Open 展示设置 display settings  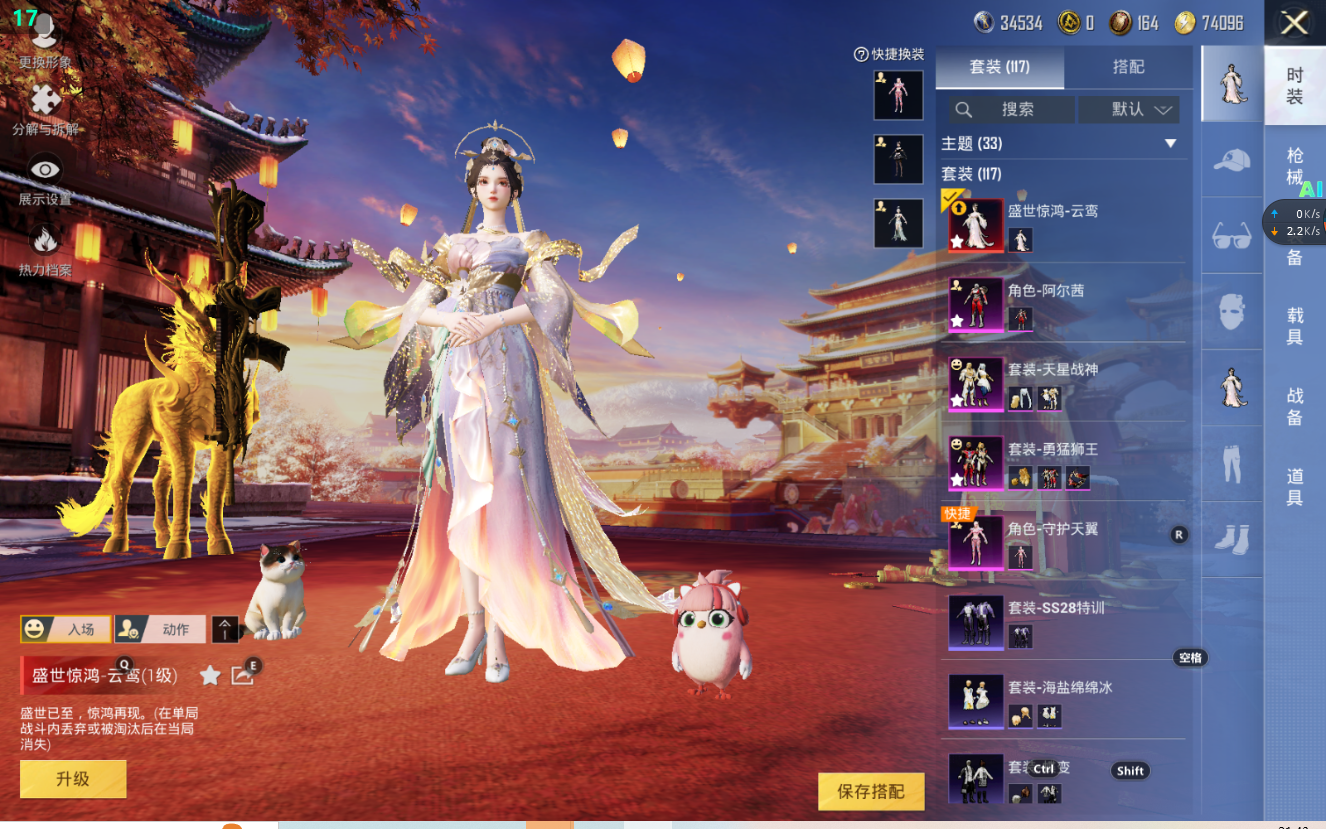click(44, 178)
